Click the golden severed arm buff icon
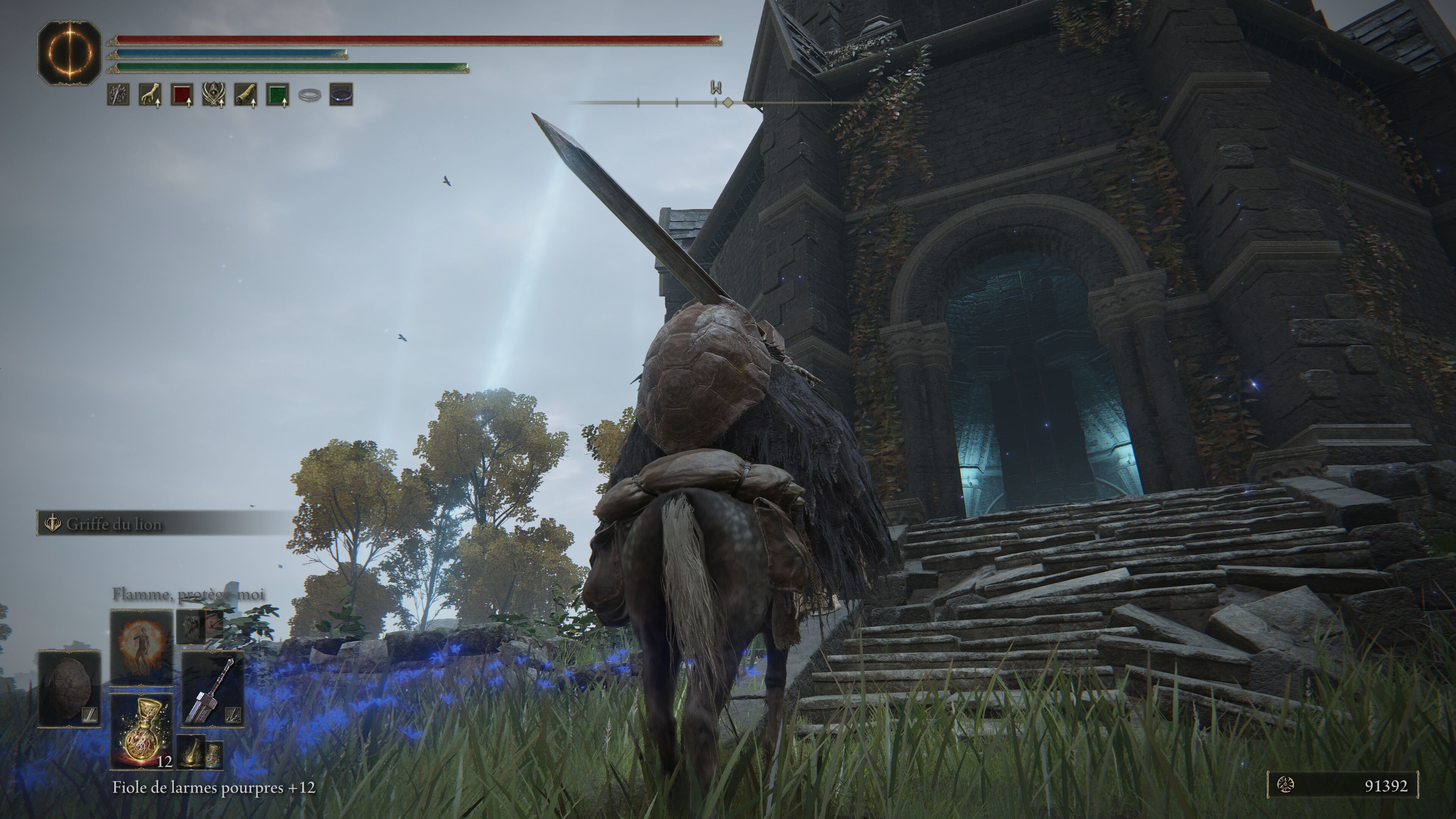Image resolution: width=1456 pixels, height=819 pixels. pos(245,95)
